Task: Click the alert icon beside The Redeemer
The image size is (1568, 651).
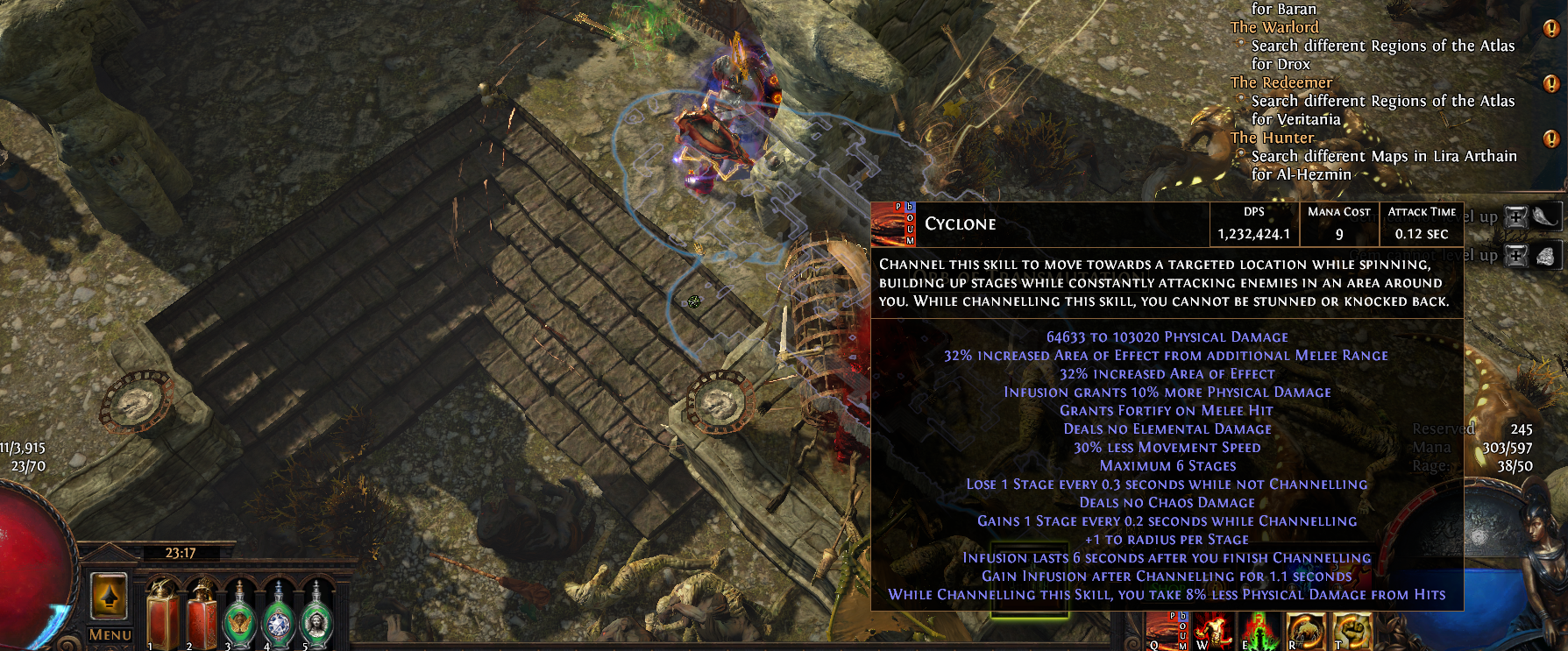Action: click(1550, 83)
